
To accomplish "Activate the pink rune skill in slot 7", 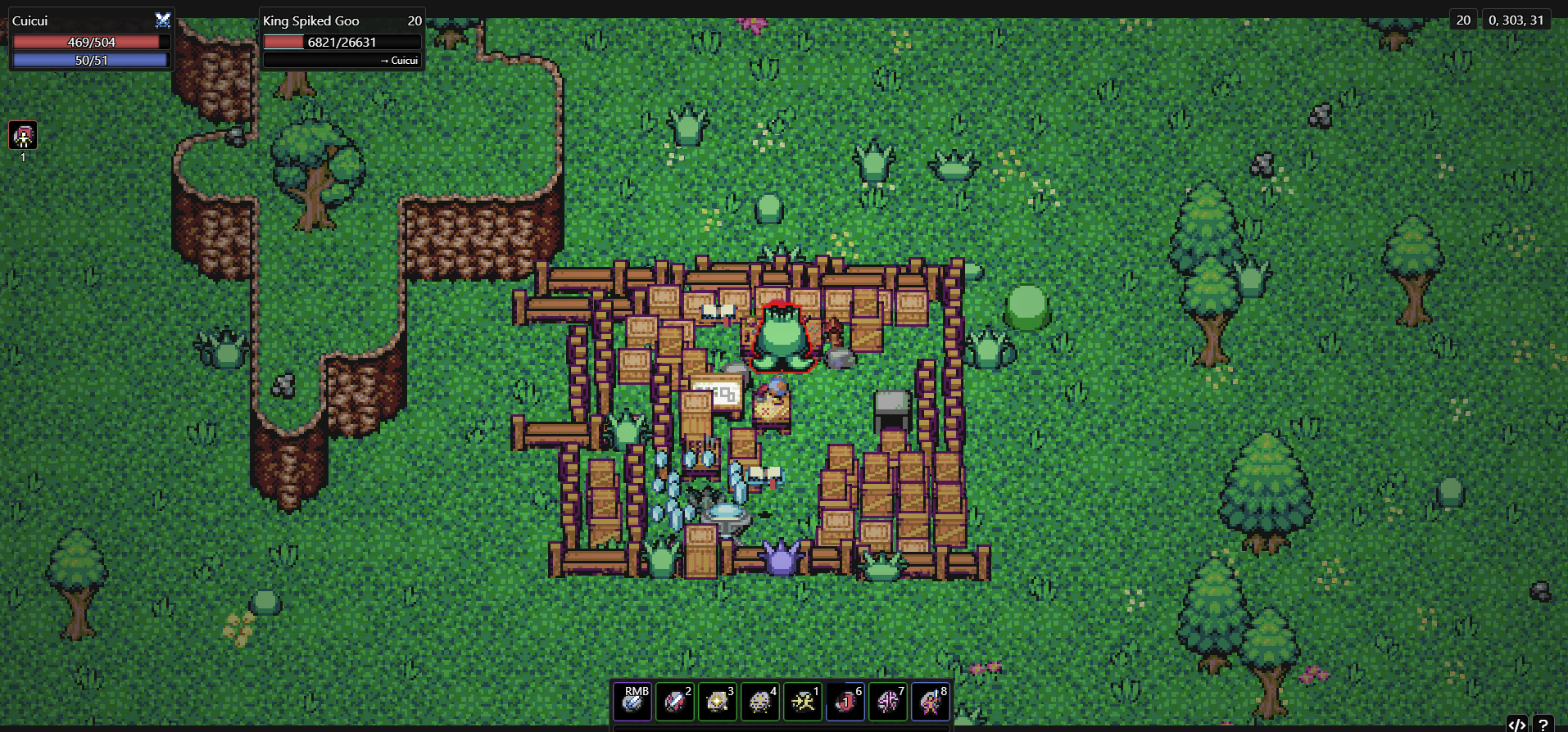I will pyautogui.click(x=888, y=702).
